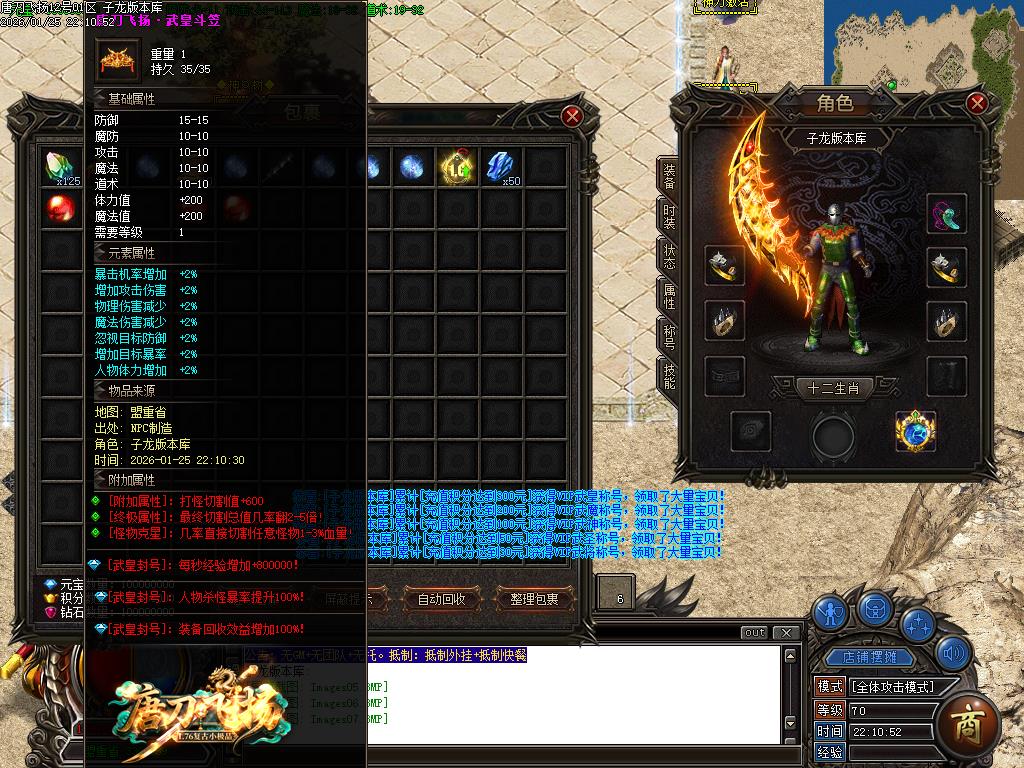Activate 自动回收 auto-recycle button

[x=441, y=599]
